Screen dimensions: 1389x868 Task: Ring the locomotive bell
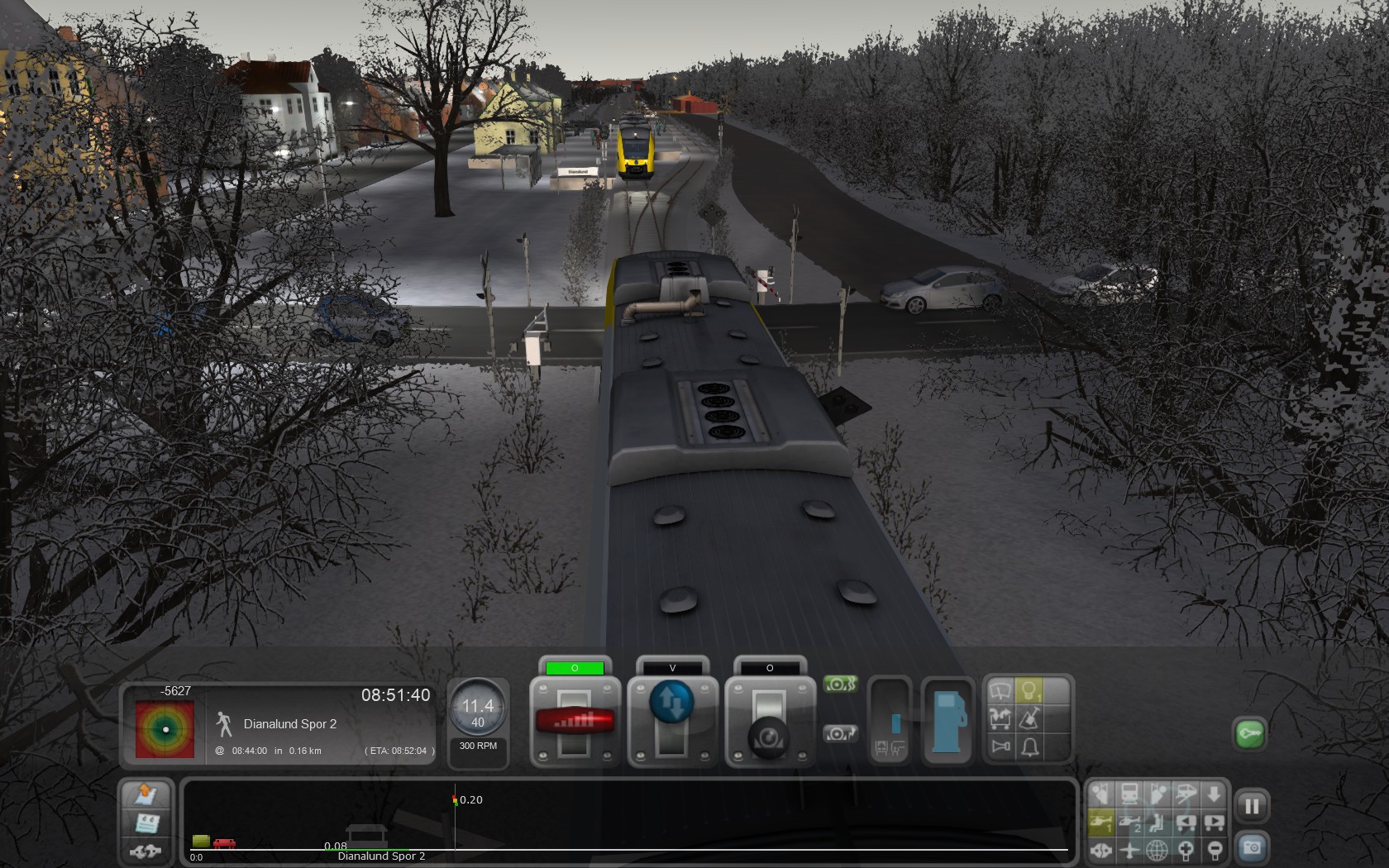point(1029,748)
